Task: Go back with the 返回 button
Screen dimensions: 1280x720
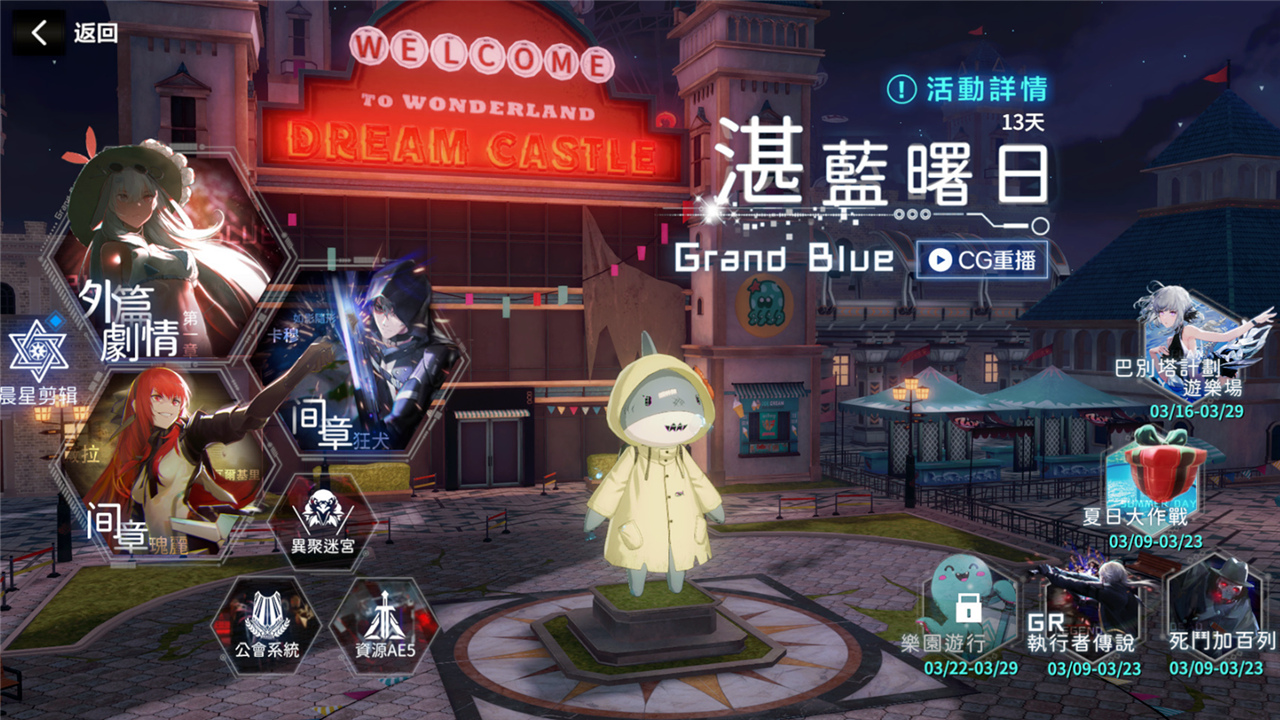Action: [66, 33]
